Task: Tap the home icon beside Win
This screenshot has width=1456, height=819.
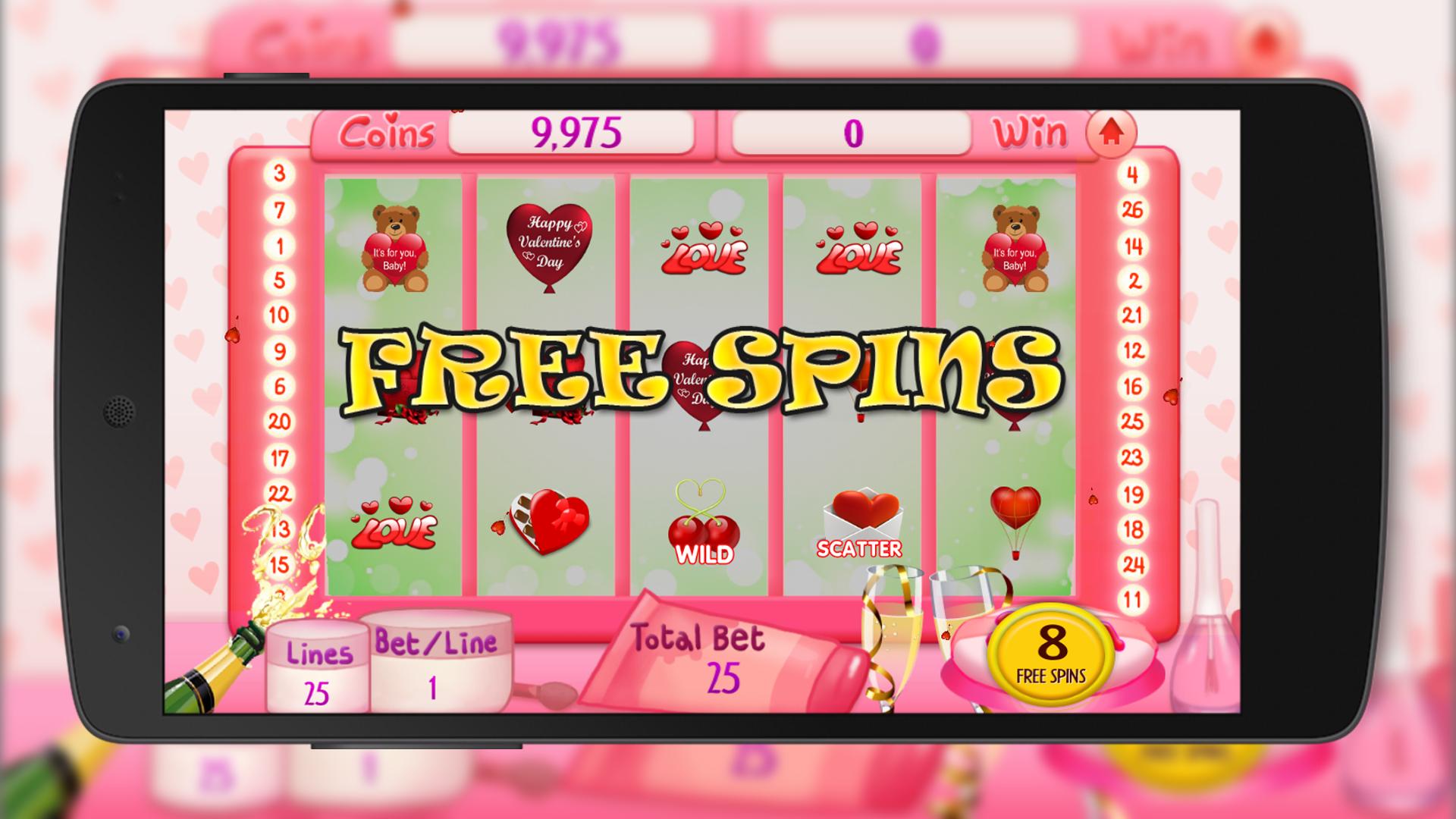Action: pyautogui.click(x=1112, y=133)
